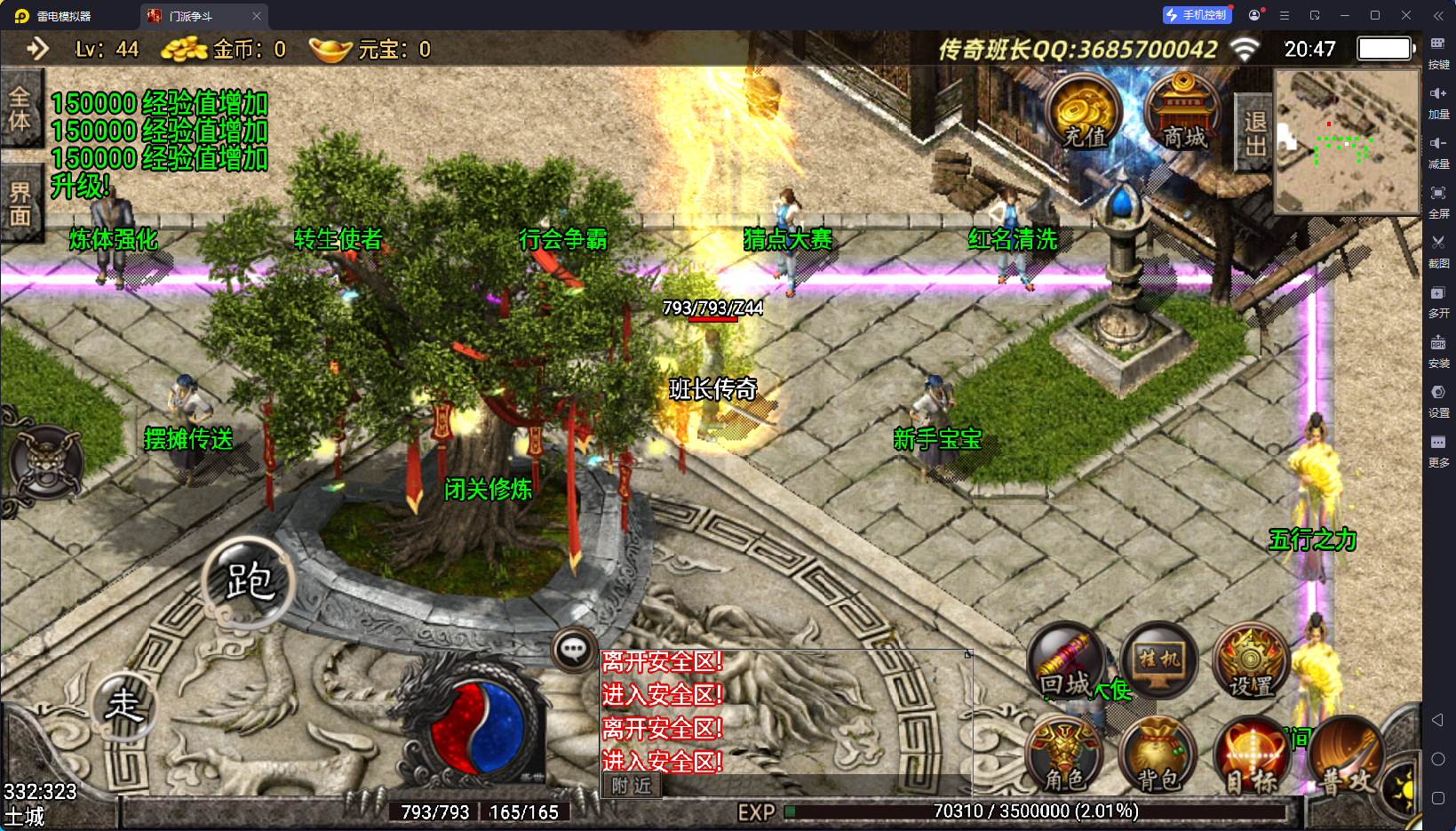Image resolution: width=1456 pixels, height=831 pixels.
Task: Open the 角色 character sheet
Action: (x=1064, y=755)
